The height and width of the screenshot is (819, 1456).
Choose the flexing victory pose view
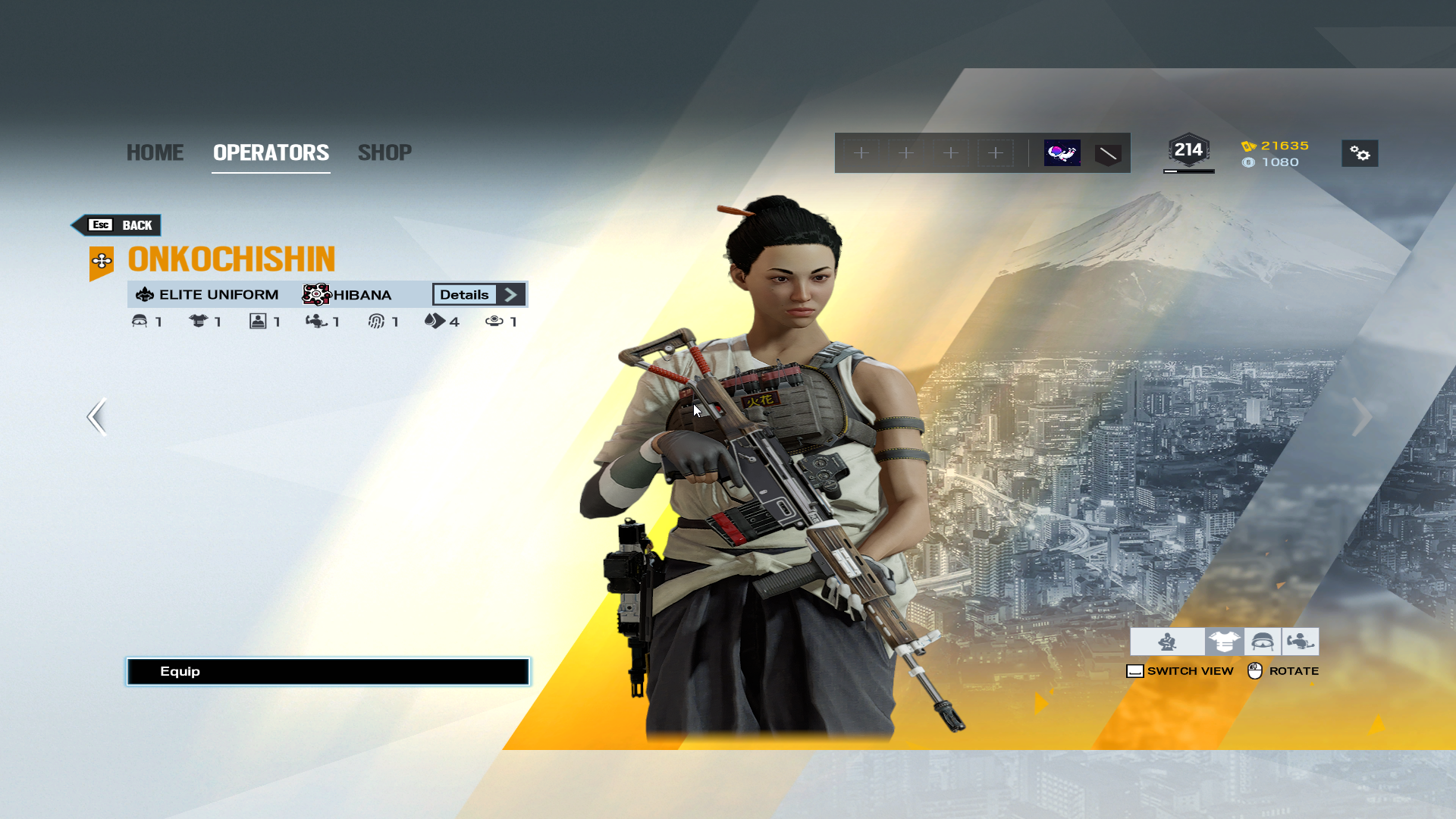click(x=1300, y=642)
